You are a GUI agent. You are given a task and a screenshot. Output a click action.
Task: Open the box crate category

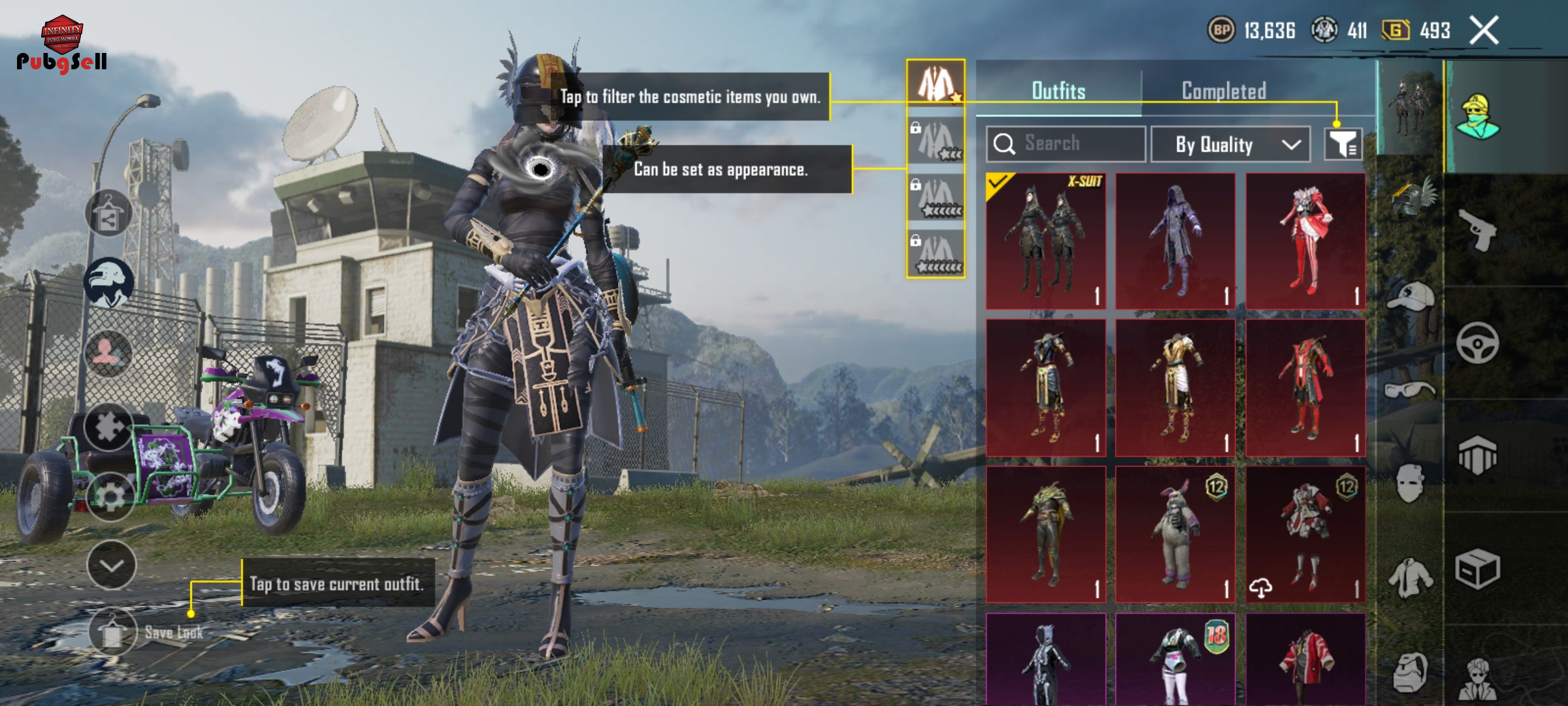[x=1477, y=569]
